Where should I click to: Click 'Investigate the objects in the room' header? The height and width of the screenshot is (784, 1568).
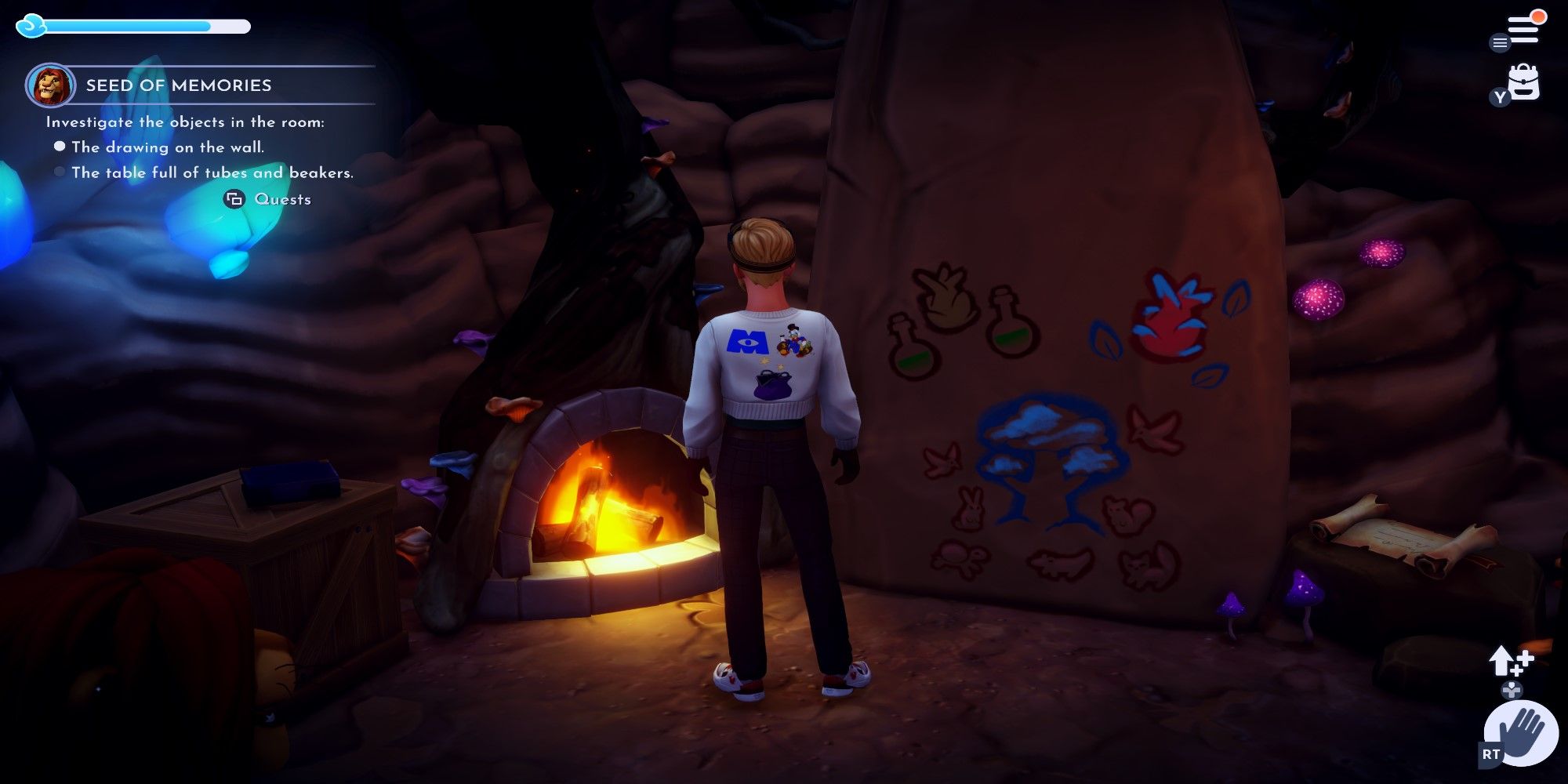[184, 122]
